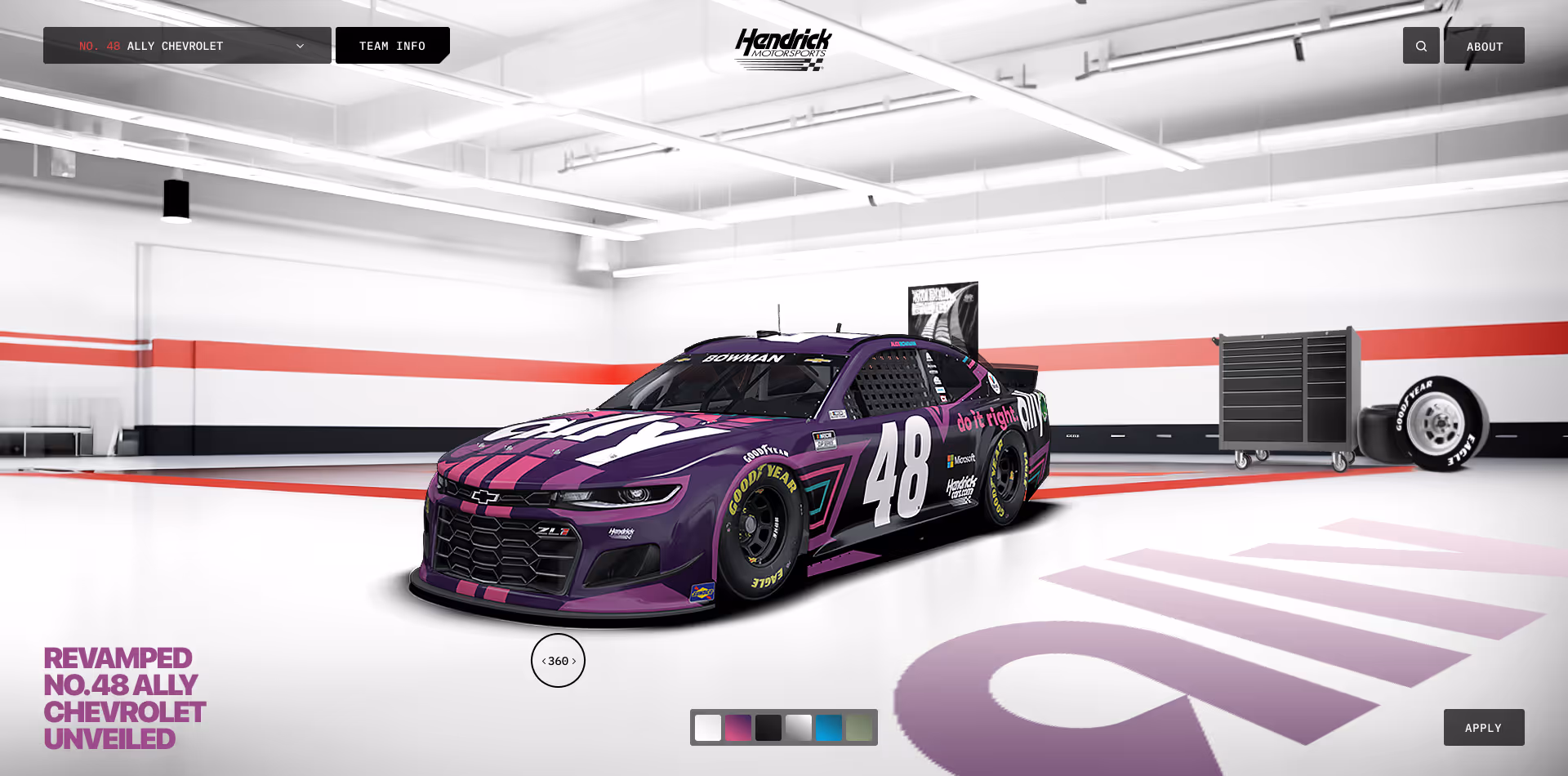The image size is (1568, 776).
Task: Select the silver gradient swatch
Action: pos(799,728)
